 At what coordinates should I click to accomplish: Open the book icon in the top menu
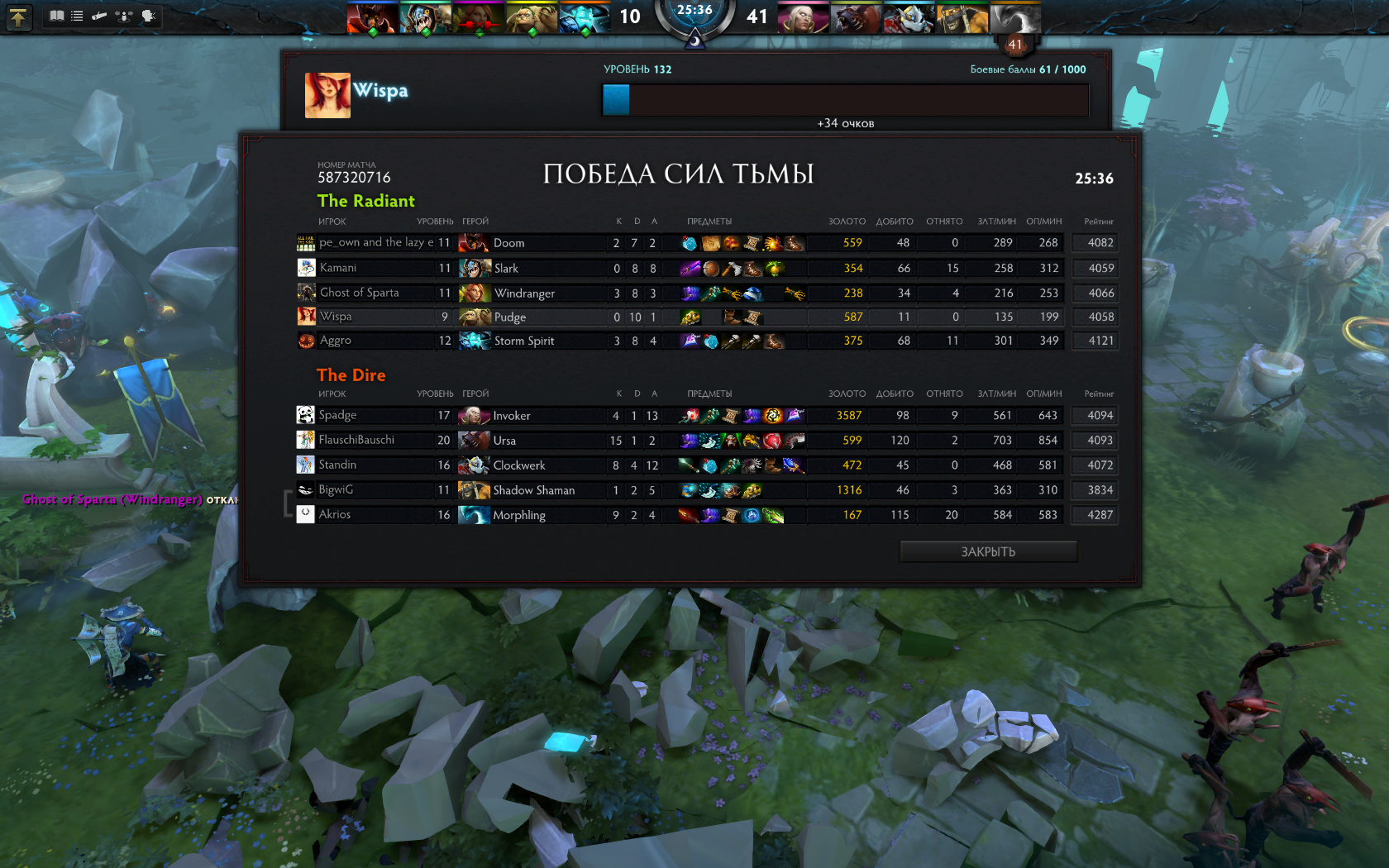[56, 16]
